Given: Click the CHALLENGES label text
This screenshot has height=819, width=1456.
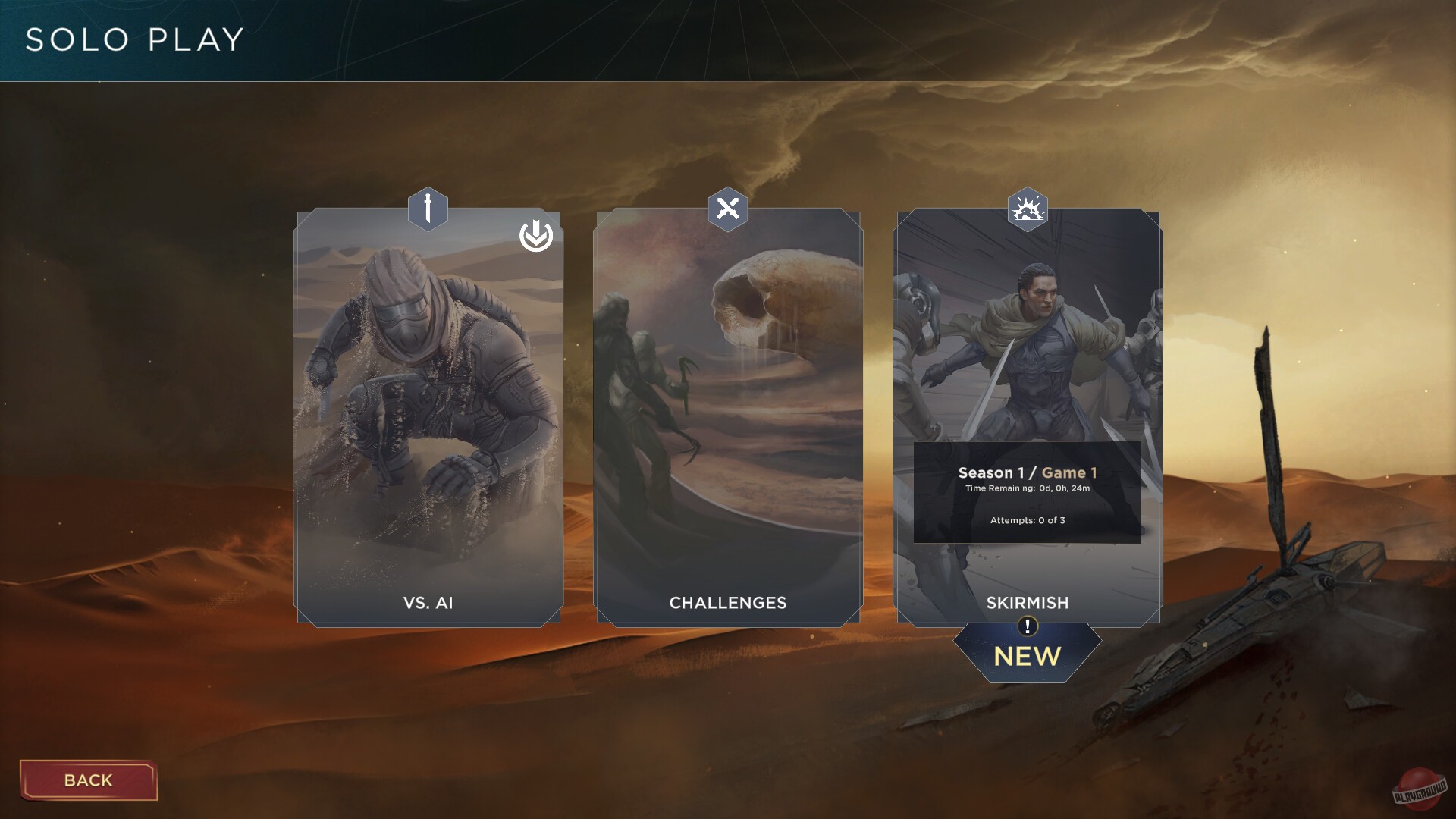Looking at the screenshot, I should (727, 603).
